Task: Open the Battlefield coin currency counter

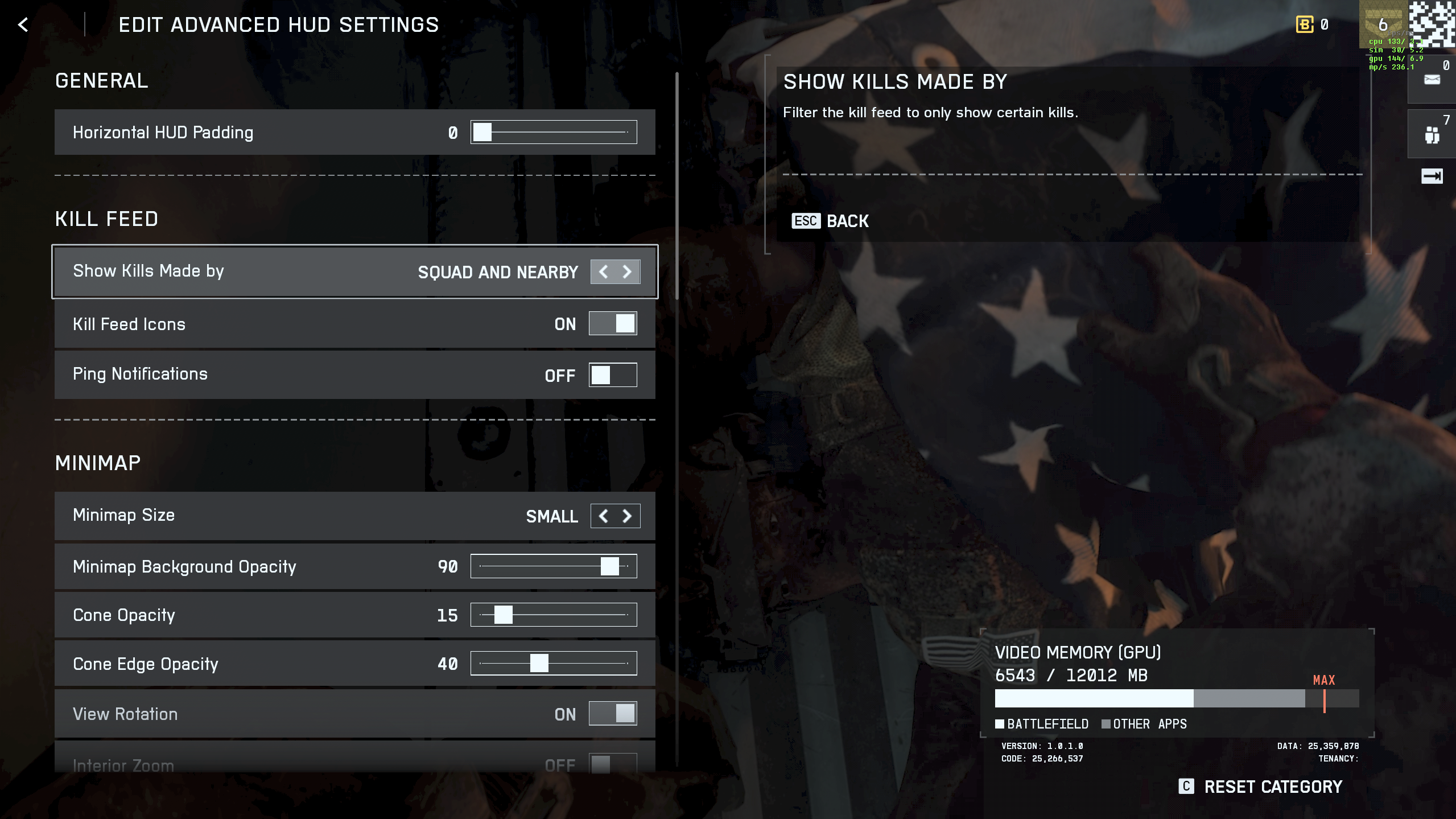Action: tap(1311, 24)
